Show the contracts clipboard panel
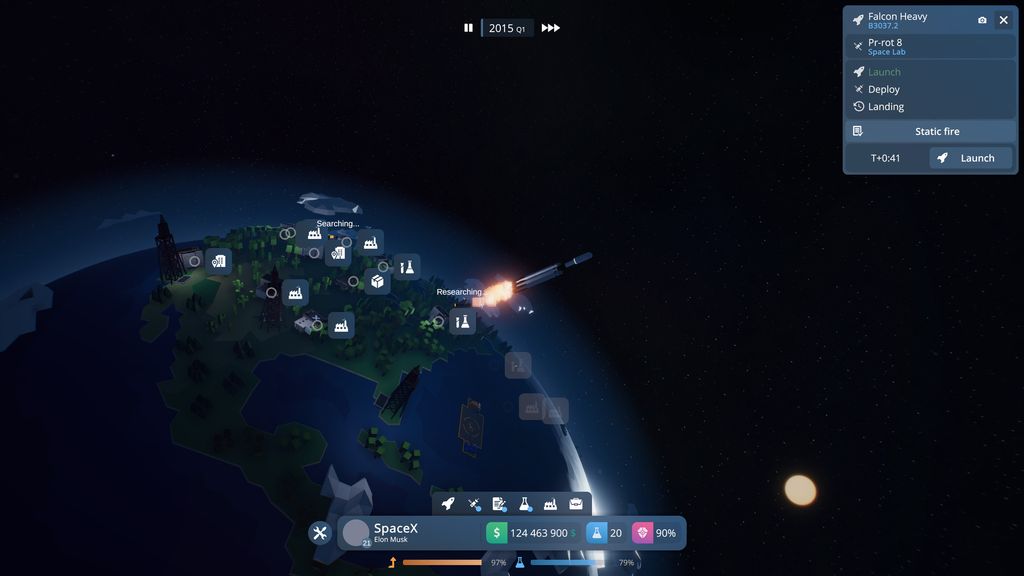The height and width of the screenshot is (576, 1024). 499,504
